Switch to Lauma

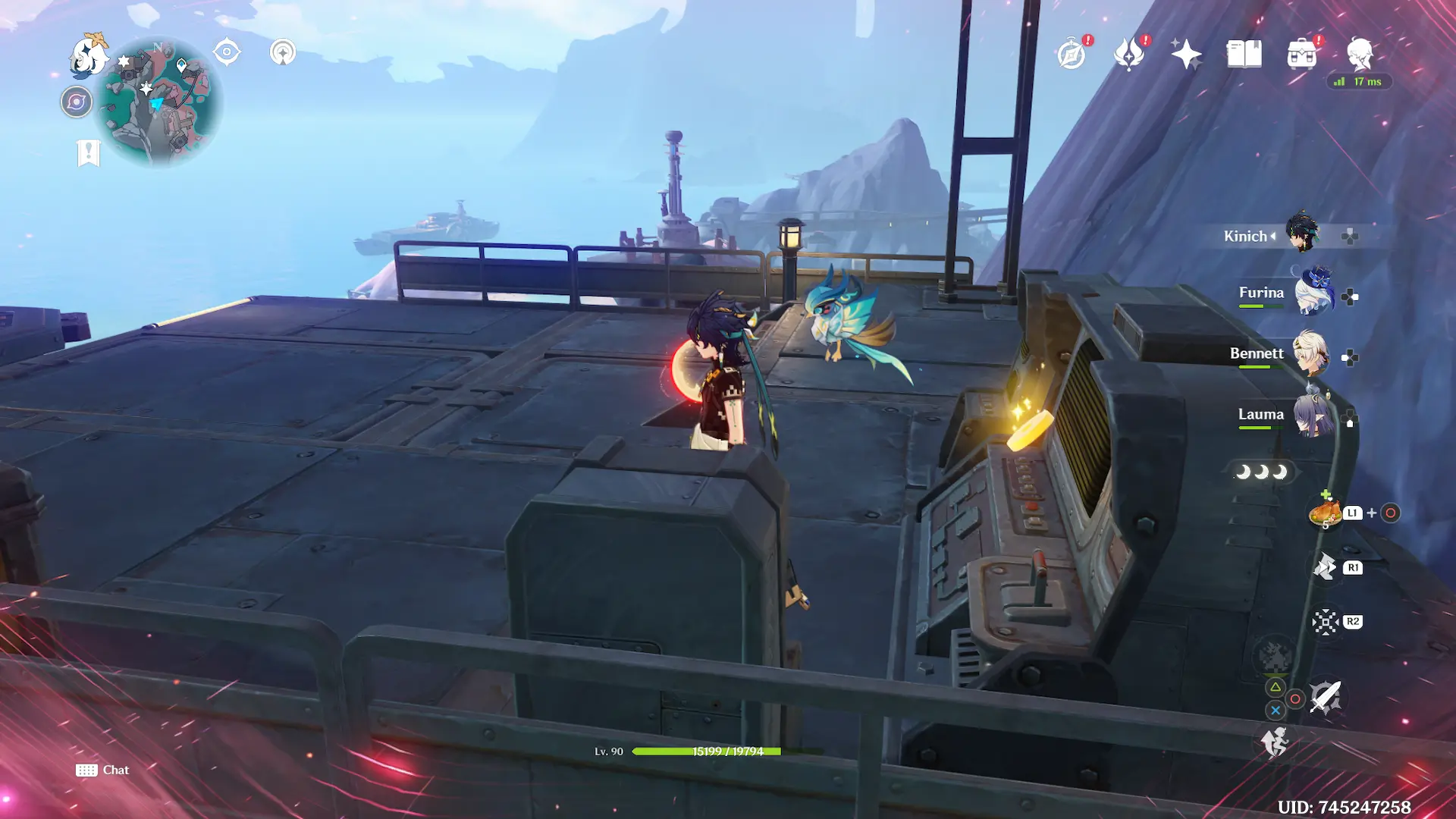pos(1313,414)
